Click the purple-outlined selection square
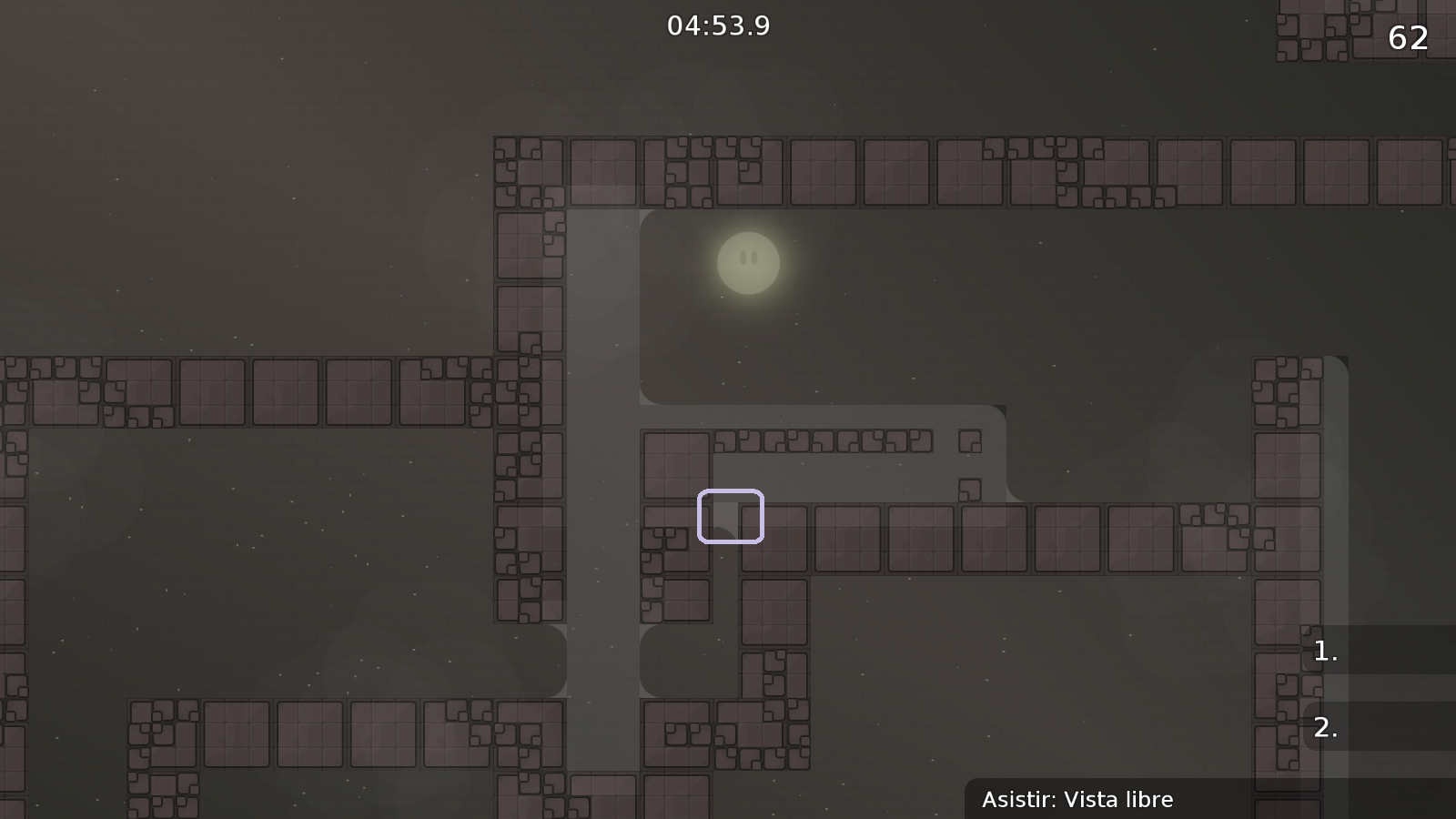Screen dimensions: 1456x819 (x=731, y=517)
